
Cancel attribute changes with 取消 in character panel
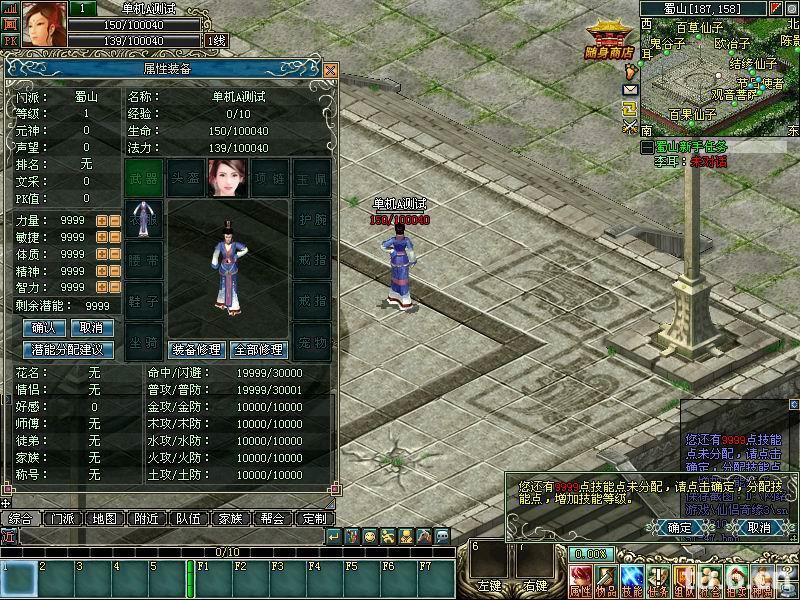pyautogui.click(x=91, y=328)
